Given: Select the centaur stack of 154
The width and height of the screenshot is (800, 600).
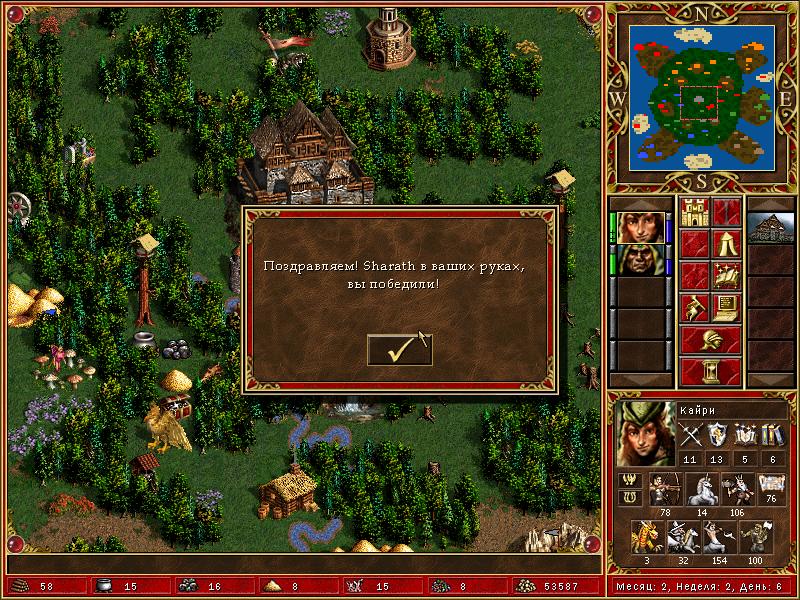Looking at the screenshot, I should point(719,537).
